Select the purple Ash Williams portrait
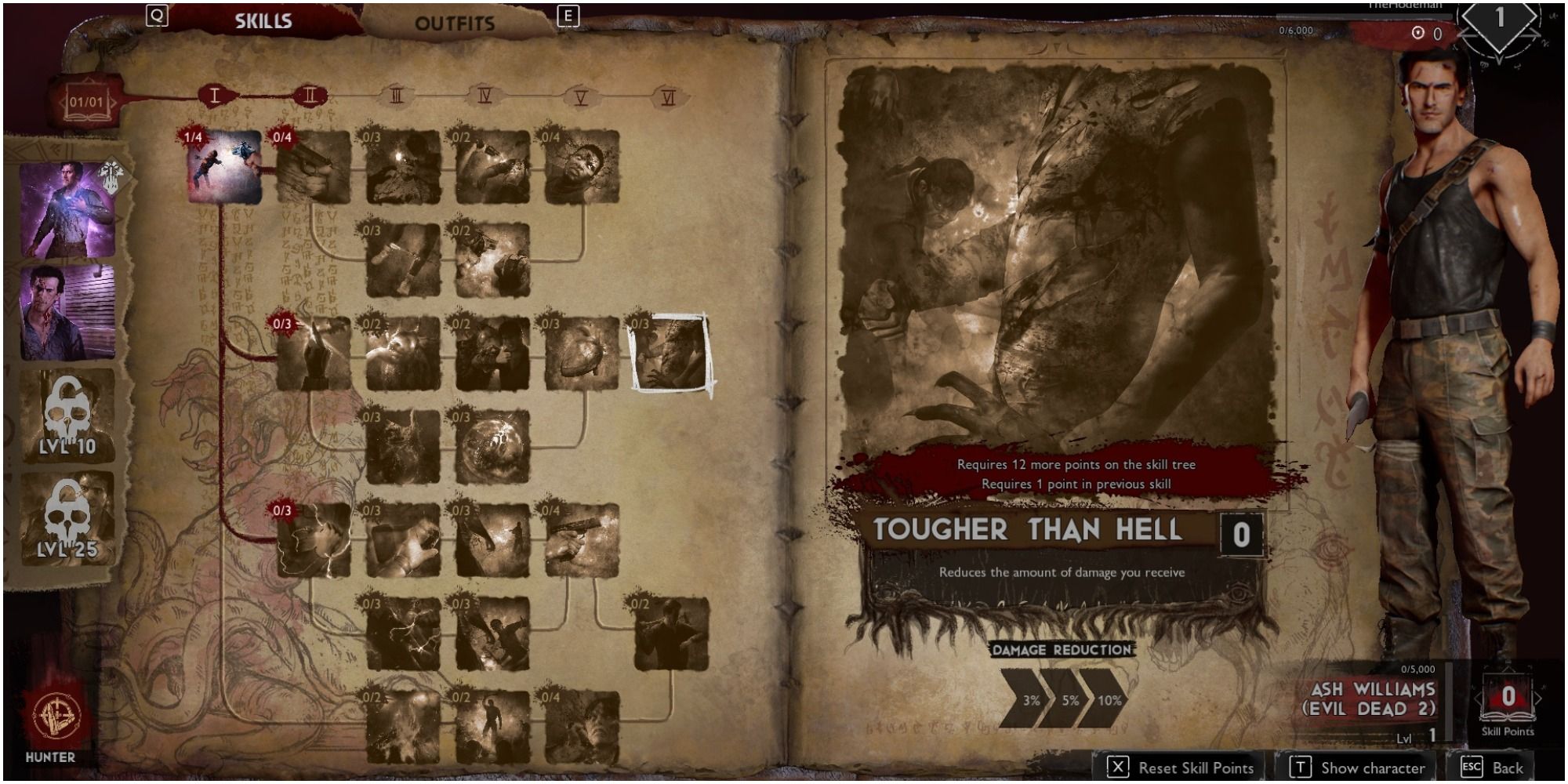1568x784 pixels. (x=67, y=208)
